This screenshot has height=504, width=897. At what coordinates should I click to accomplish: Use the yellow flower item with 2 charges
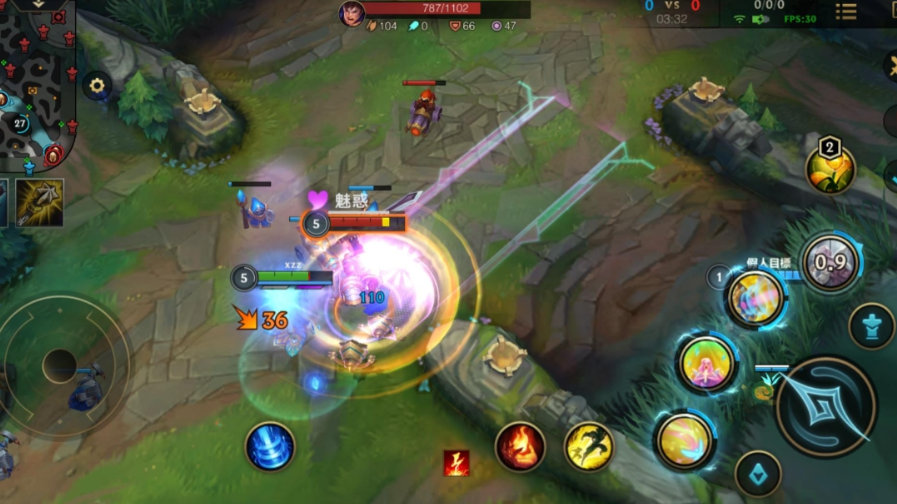click(x=830, y=168)
